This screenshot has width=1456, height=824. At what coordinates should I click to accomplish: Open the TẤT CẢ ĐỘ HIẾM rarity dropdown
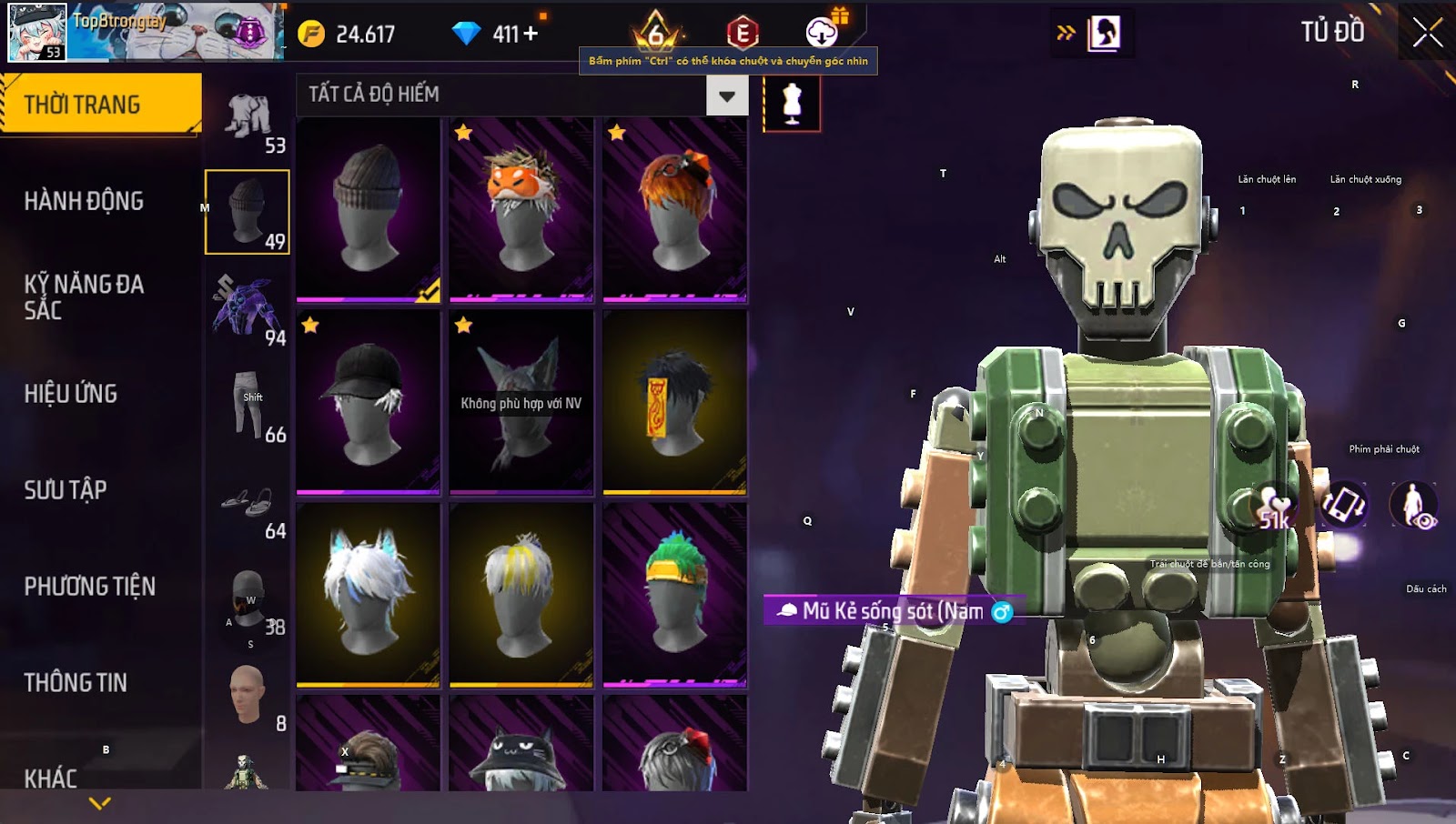(x=726, y=95)
